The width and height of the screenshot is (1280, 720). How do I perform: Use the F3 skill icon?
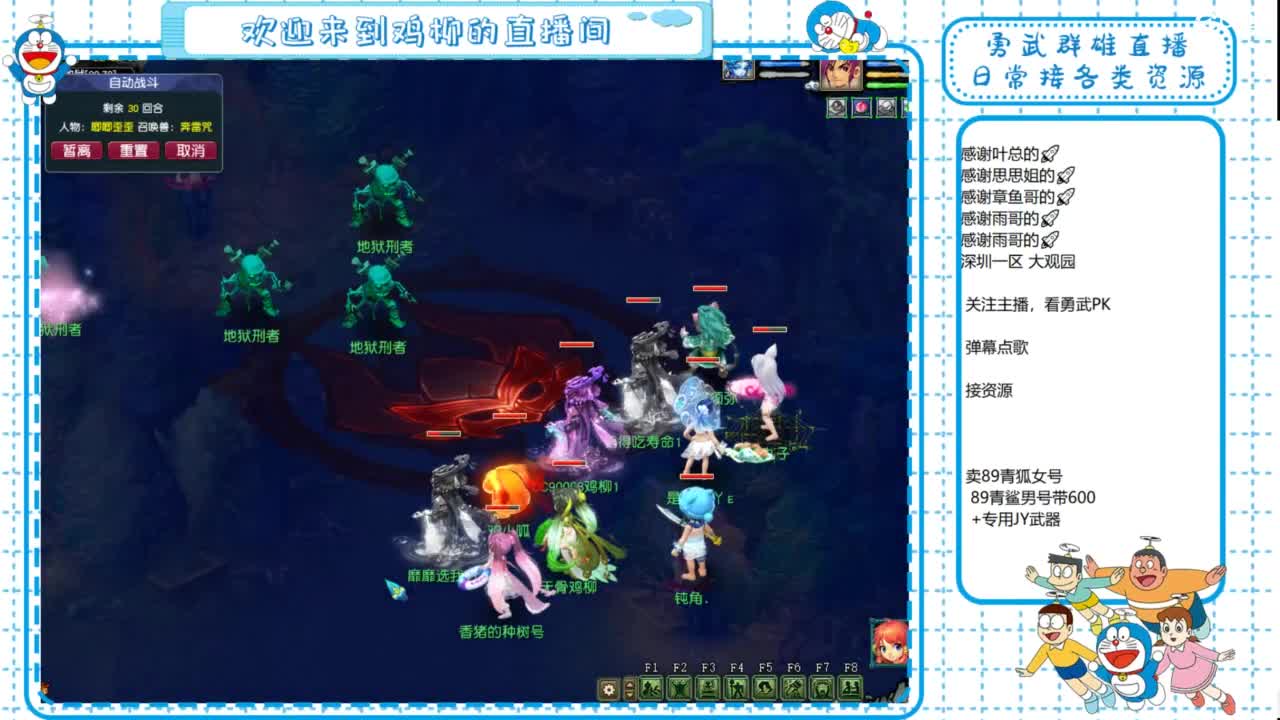pos(708,687)
